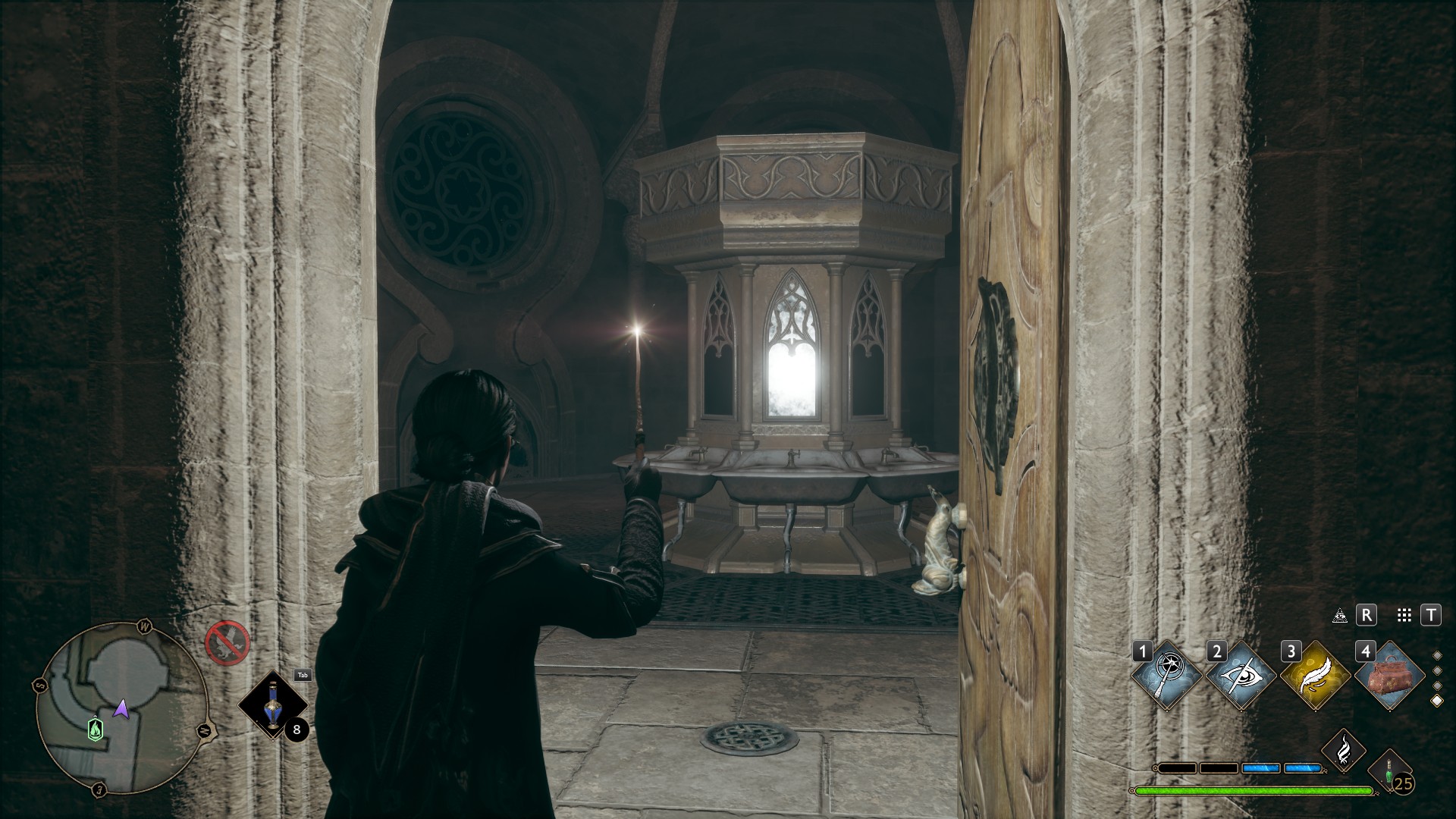Click the crossed-out mount unavailable icon
The width and height of the screenshot is (1456, 819).
pyautogui.click(x=227, y=642)
